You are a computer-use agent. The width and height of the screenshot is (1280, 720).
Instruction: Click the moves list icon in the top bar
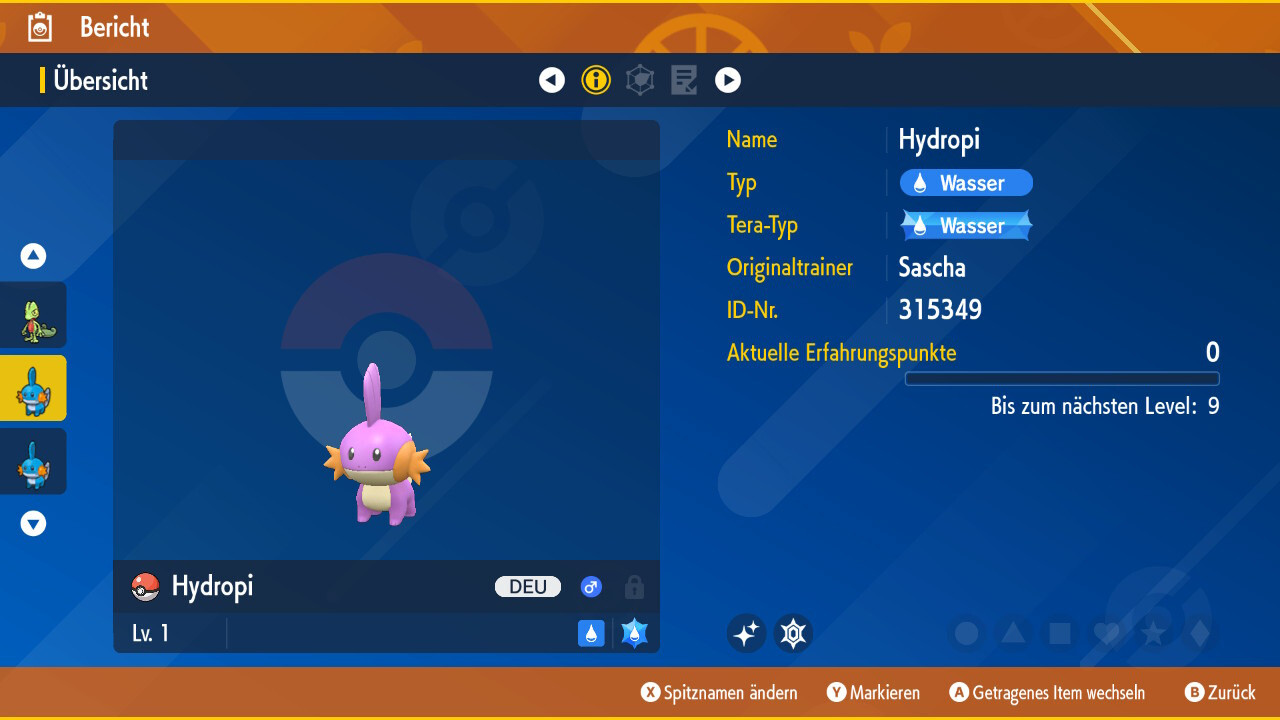pyautogui.click(x=684, y=80)
